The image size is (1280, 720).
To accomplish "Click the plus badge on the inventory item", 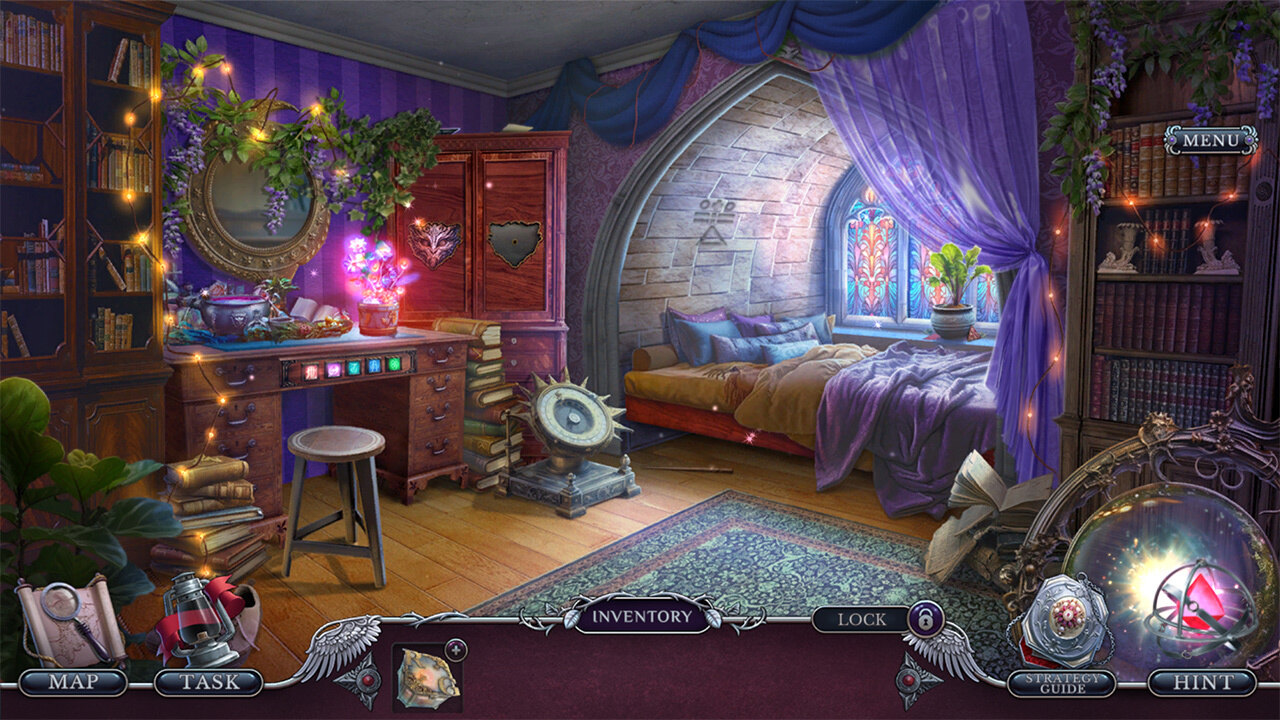I will click(456, 648).
